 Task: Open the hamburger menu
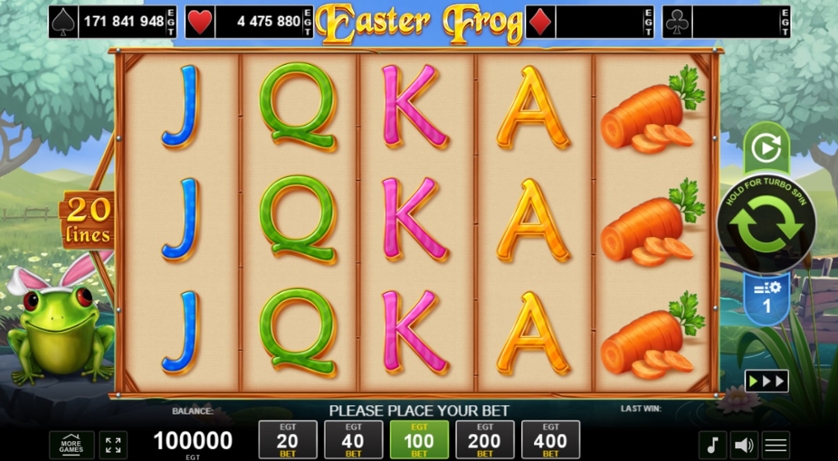[776, 445]
